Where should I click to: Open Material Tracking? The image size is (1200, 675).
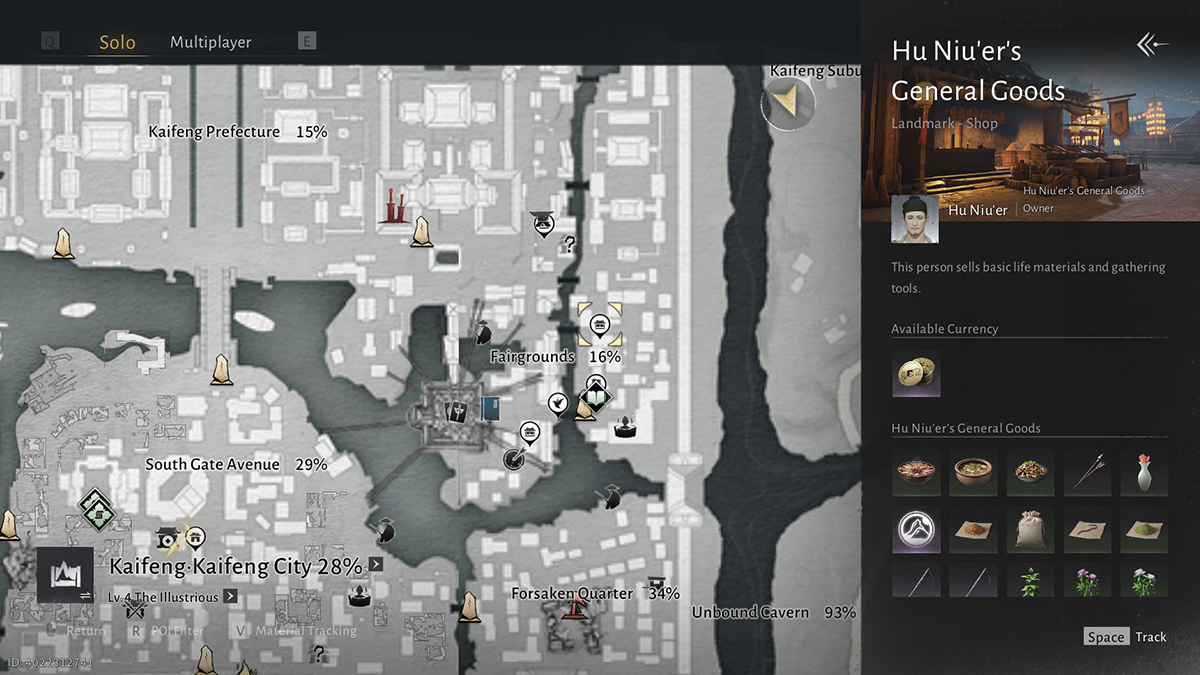tap(296, 631)
